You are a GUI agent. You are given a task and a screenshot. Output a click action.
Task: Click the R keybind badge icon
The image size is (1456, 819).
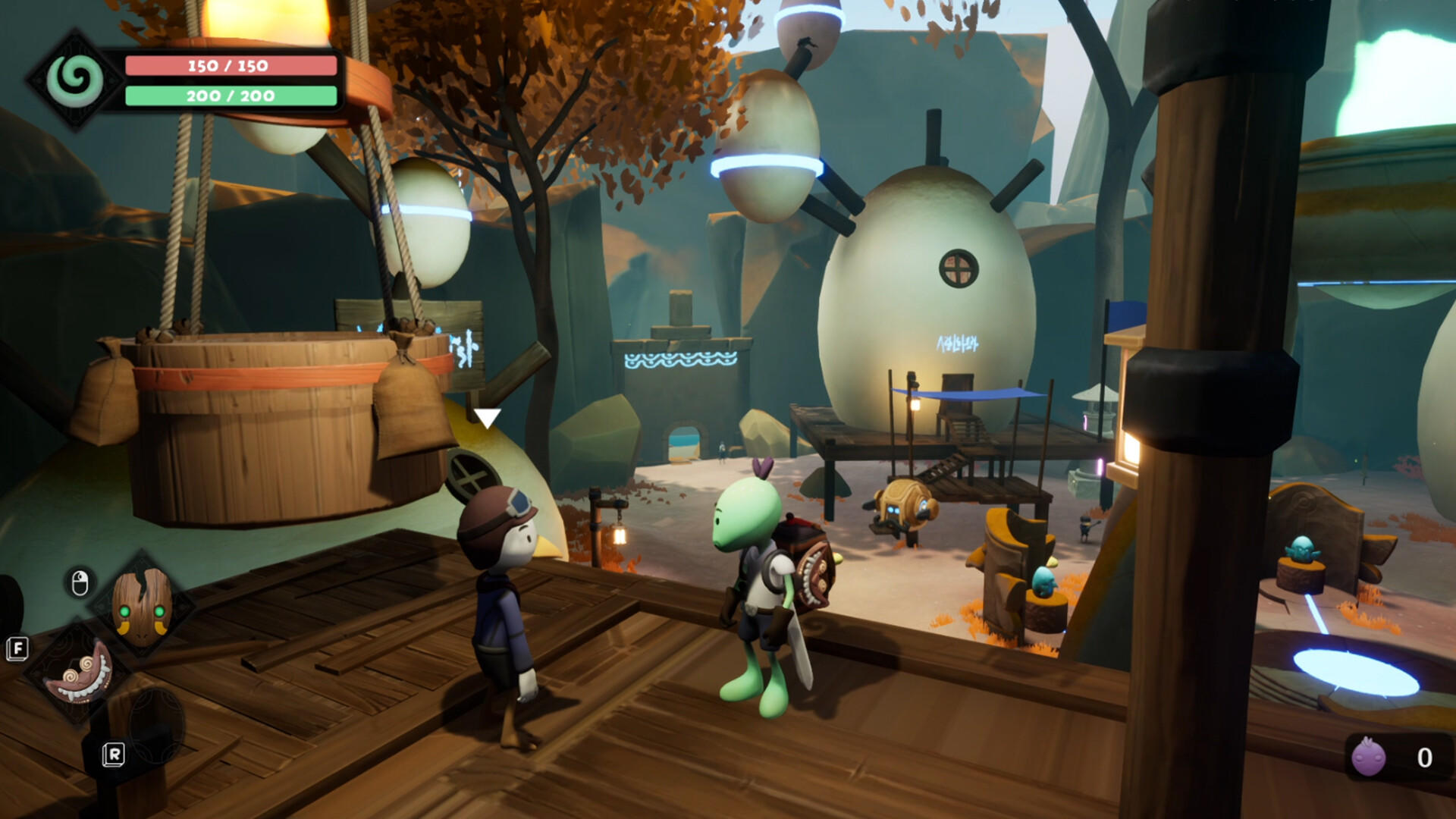114,755
